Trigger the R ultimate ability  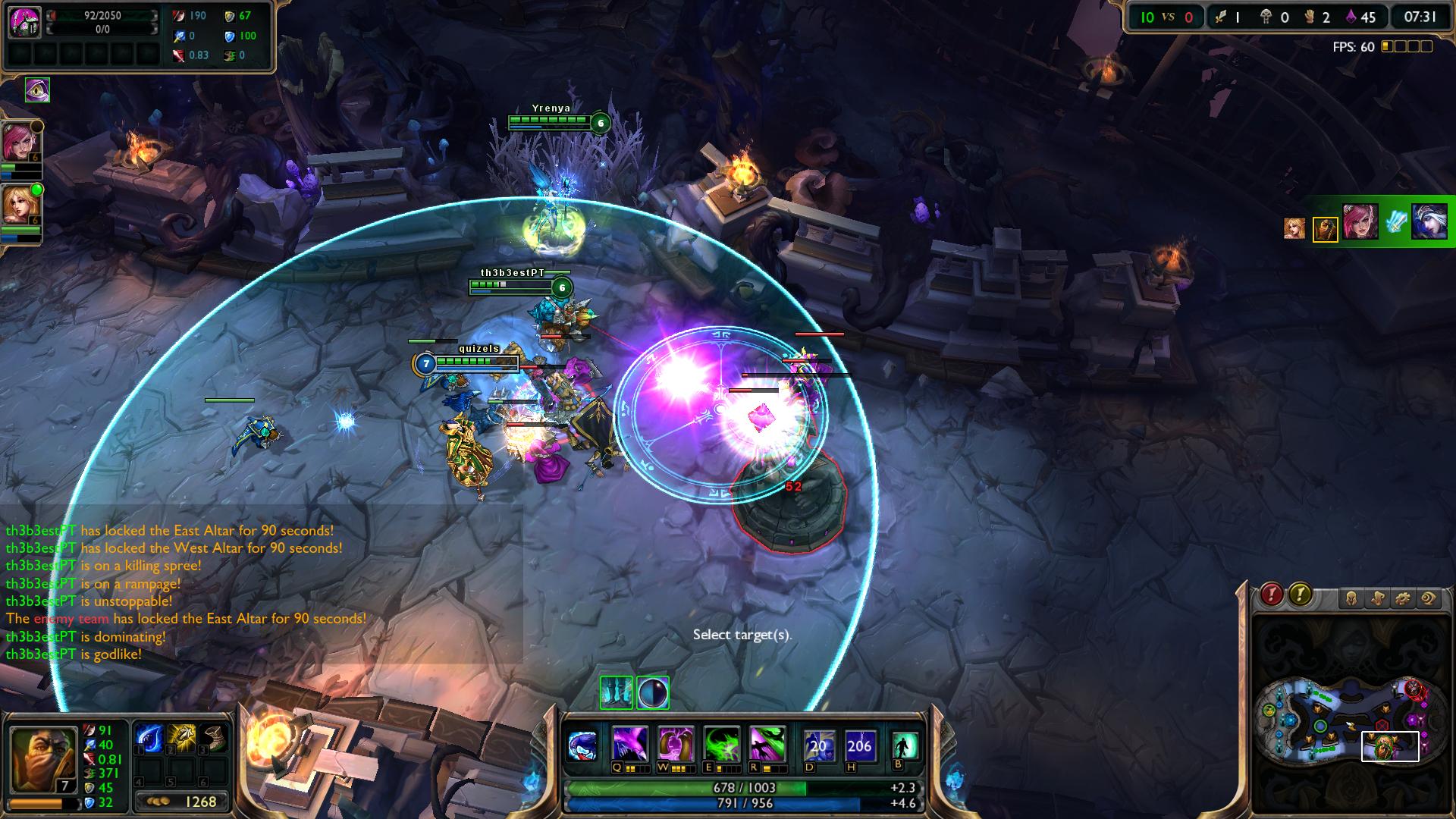coord(766,745)
